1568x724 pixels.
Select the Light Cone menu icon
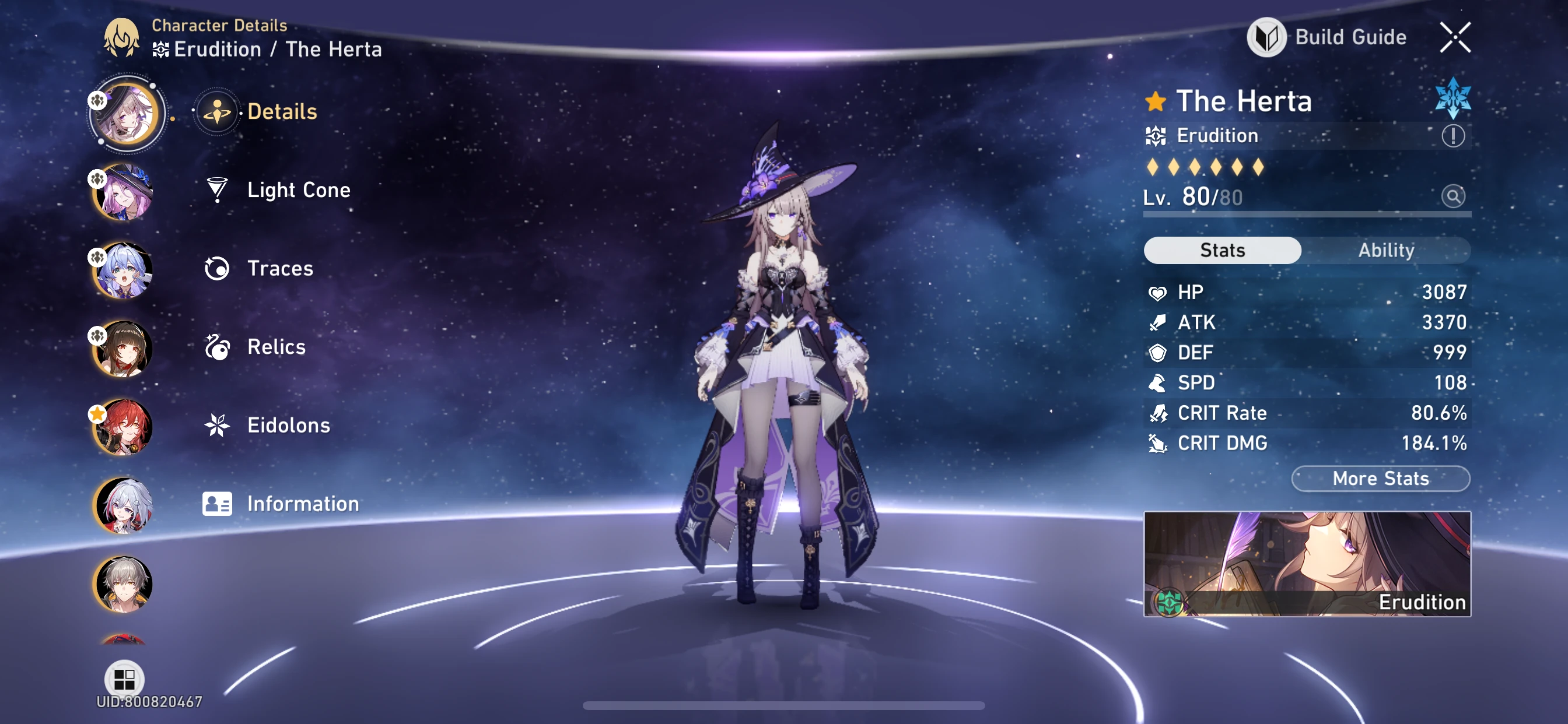pyautogui.click(x=218, y=190)
